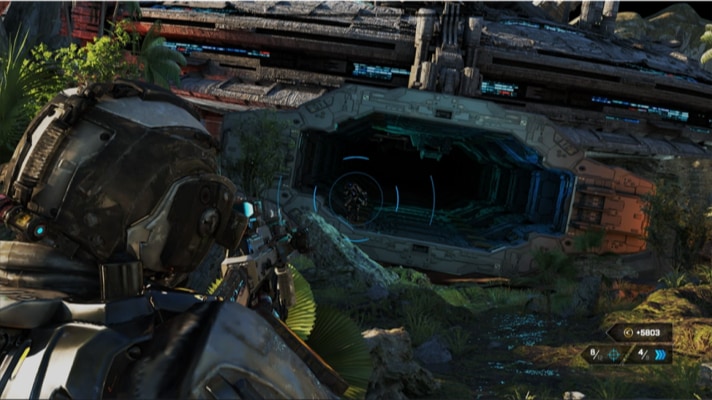The image size is (712, 400).
Task: Activate the blue triple-chevron ability icon
Action: [x=659, y=355]
